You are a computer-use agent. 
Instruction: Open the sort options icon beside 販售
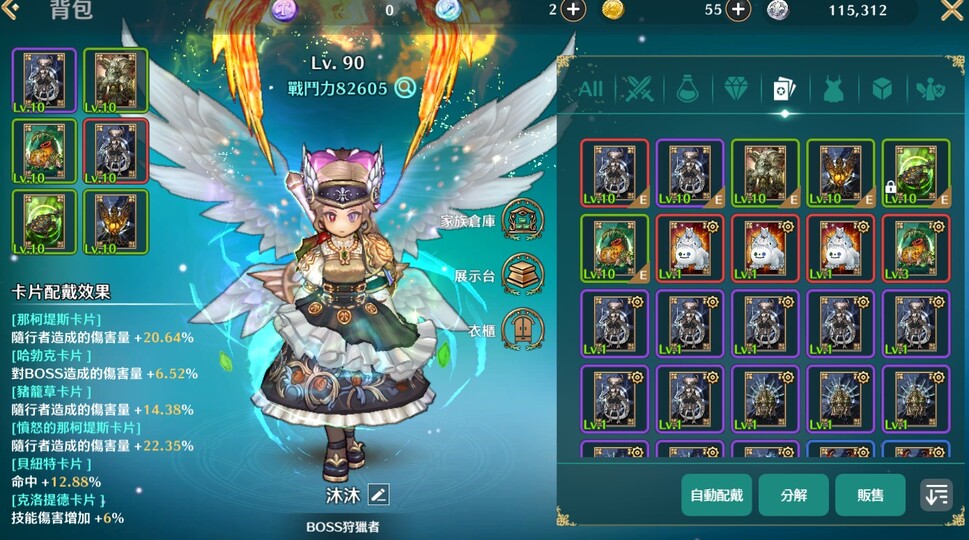pyautogui.click(x=936, y=495)
